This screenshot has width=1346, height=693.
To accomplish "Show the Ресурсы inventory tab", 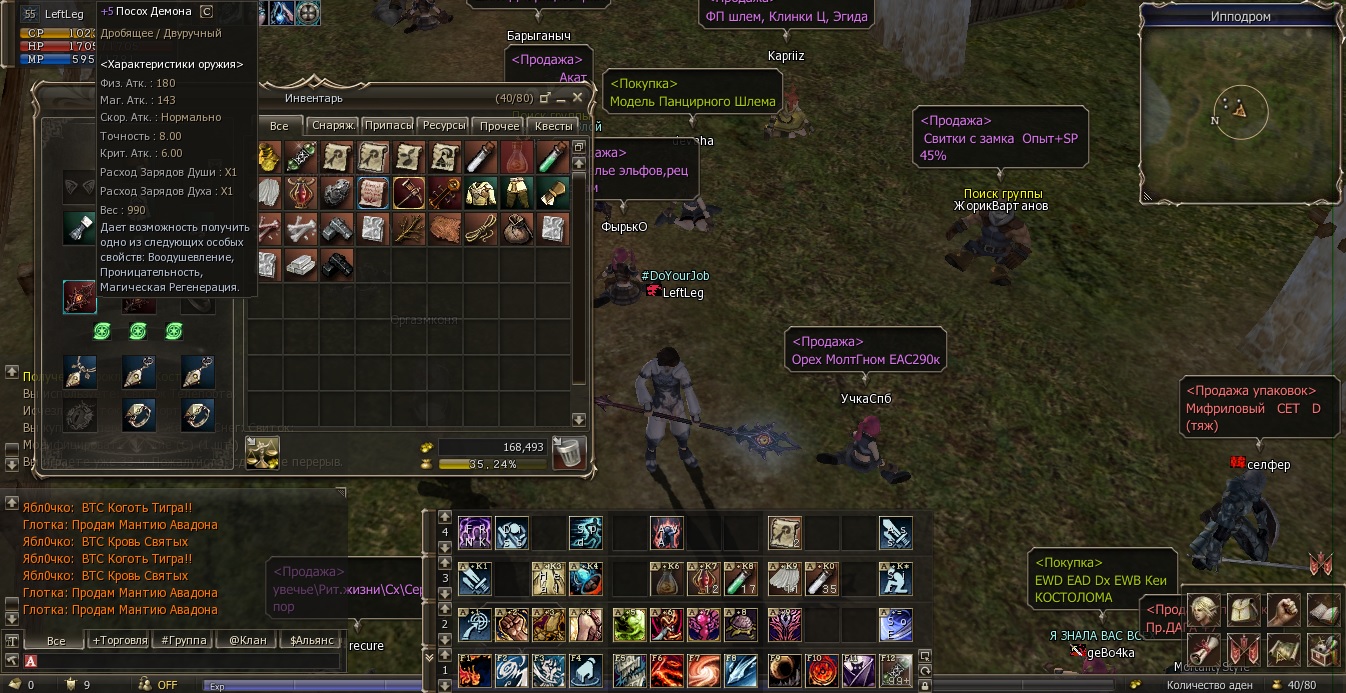I will (x=443, y=126).
